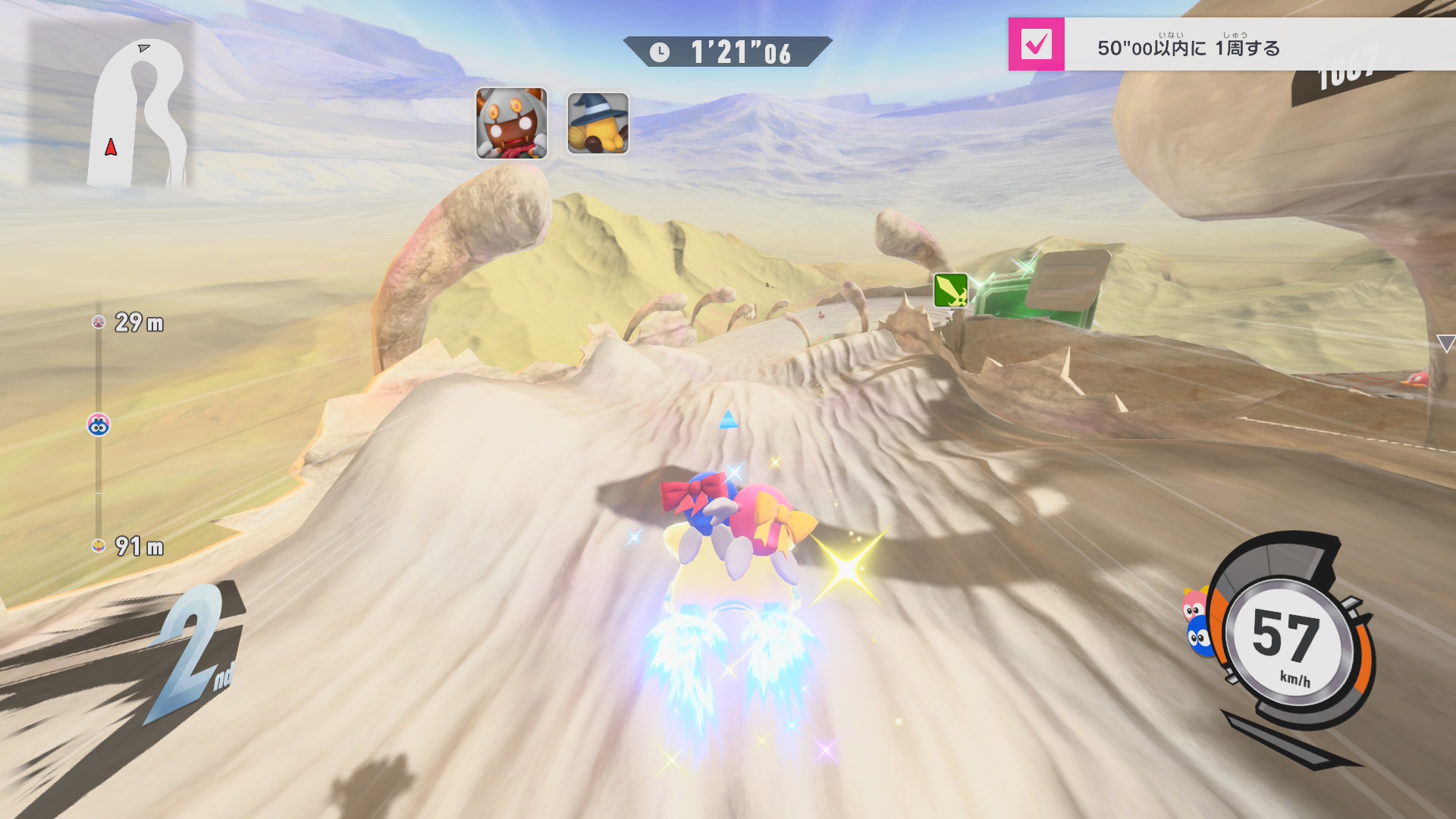
Task: Click the character icons beside the speedometer
Action: point(1197,622)
